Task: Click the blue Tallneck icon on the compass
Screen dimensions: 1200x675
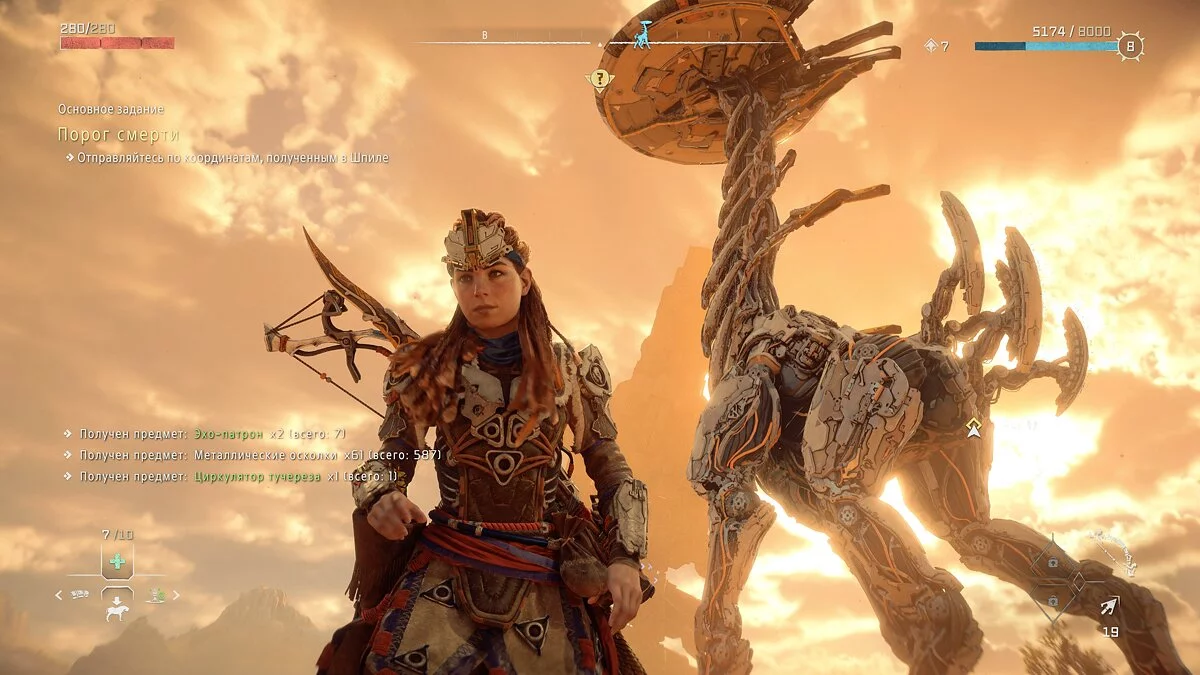Action: 643,37
